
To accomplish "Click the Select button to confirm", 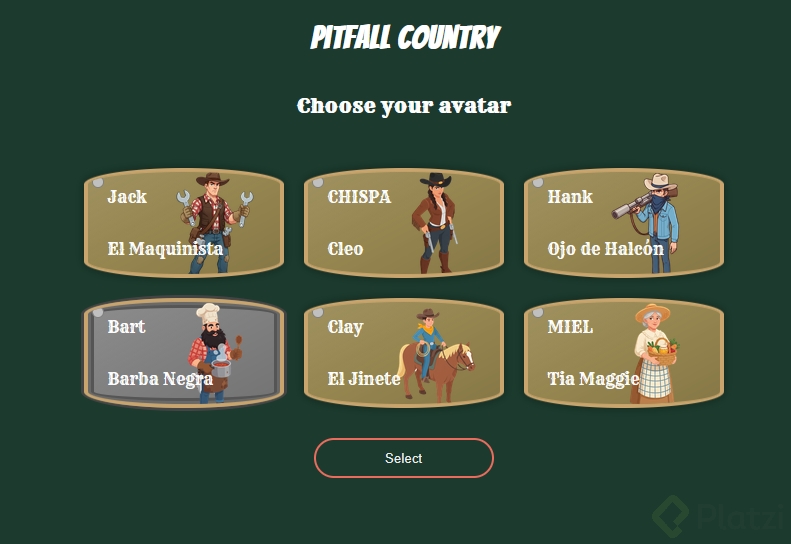I will [404, 458].
